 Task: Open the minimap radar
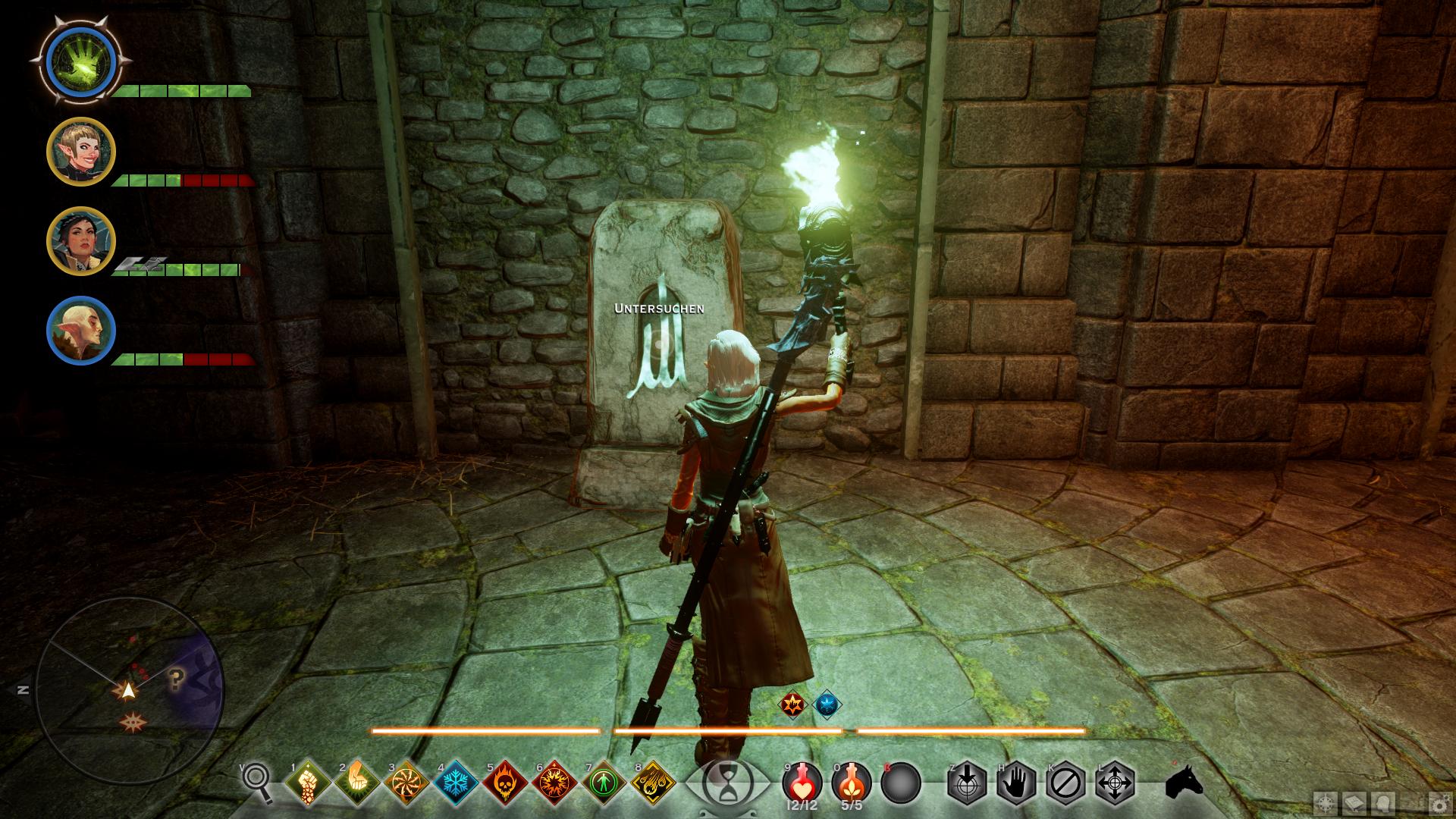(x=129, y=690)
